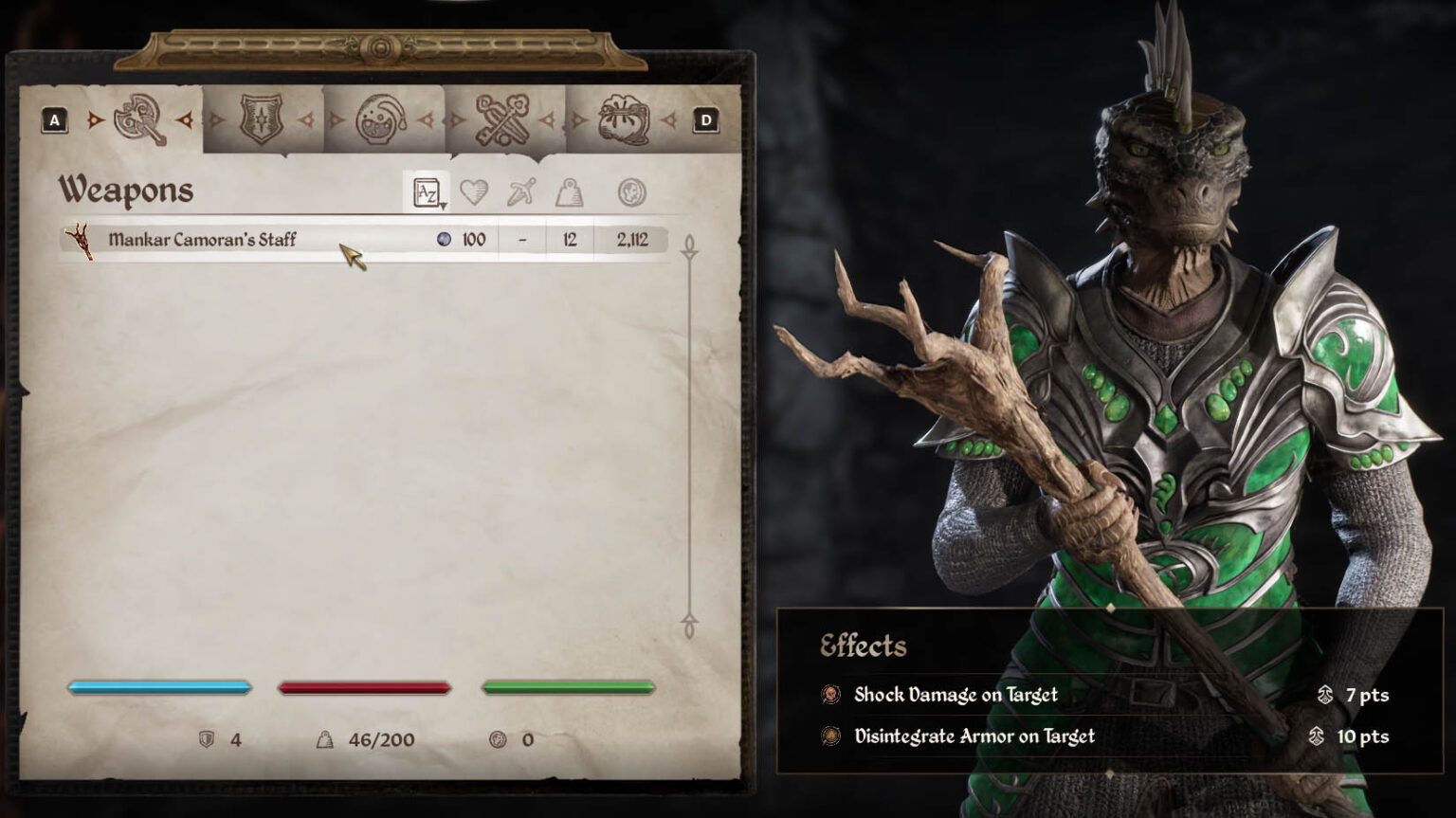The height and width of the screenshot is (818, 1456).
Task: Click the Shock Damage effect icon
Action: [829, 695]
